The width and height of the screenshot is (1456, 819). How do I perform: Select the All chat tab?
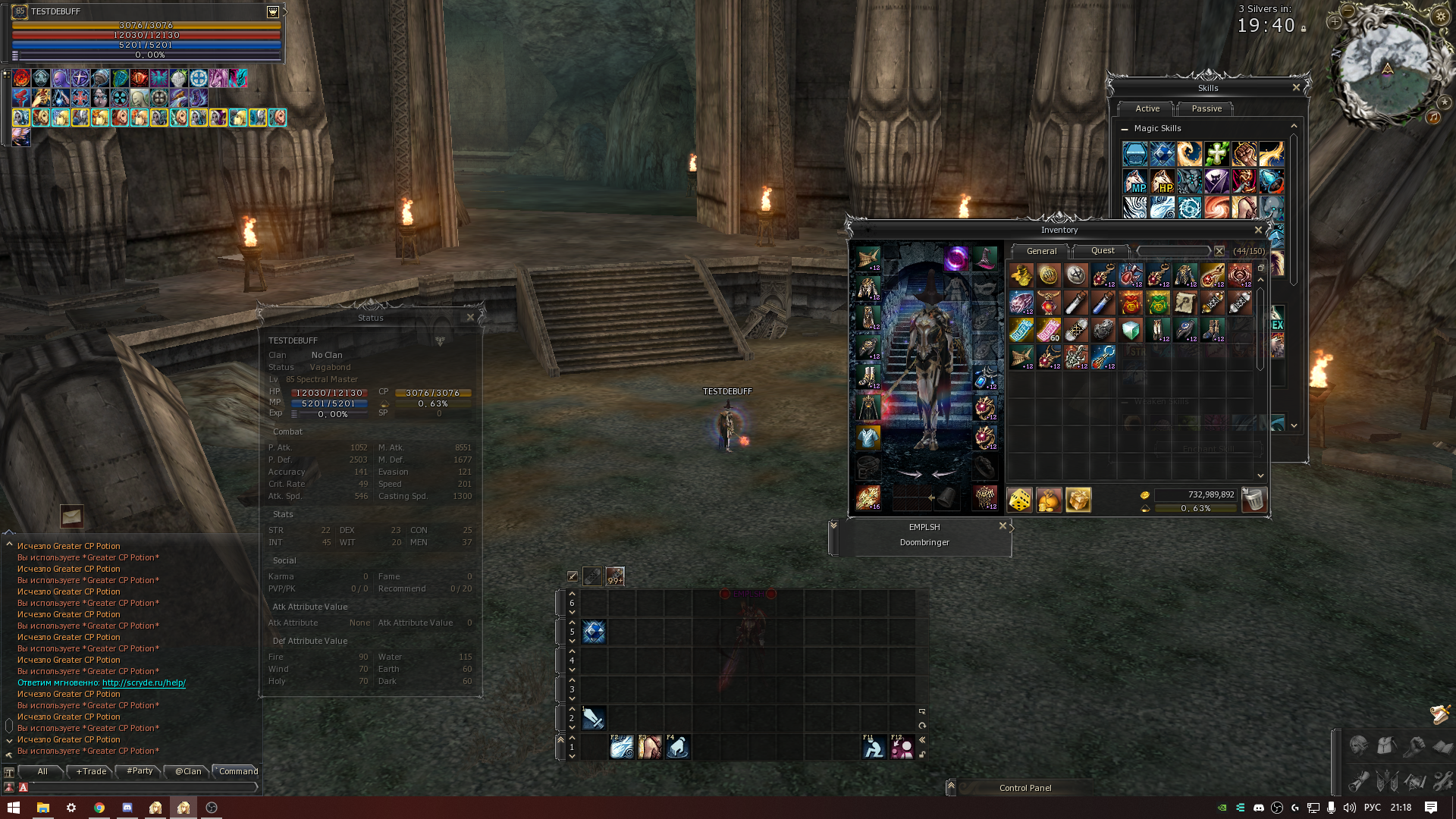click(42, 771)
